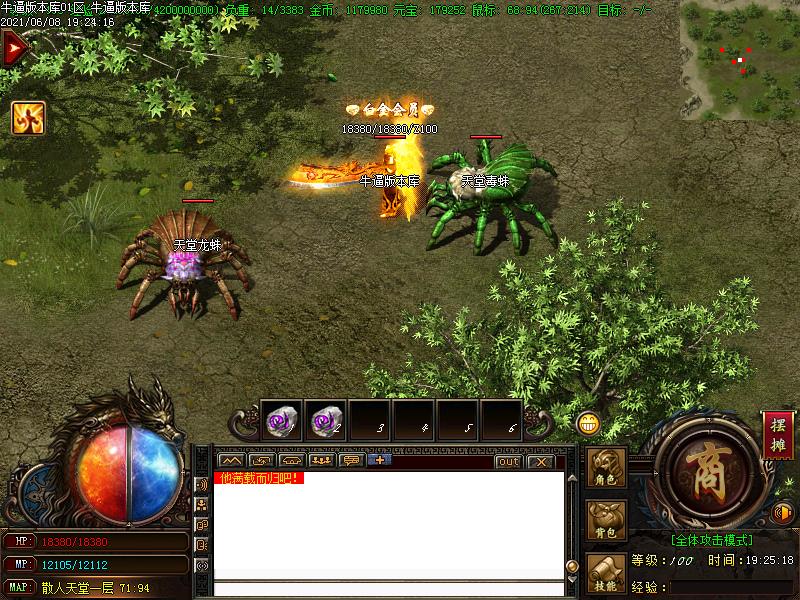
Task: Select the three-people group chat button
Action: coord(321,461)
